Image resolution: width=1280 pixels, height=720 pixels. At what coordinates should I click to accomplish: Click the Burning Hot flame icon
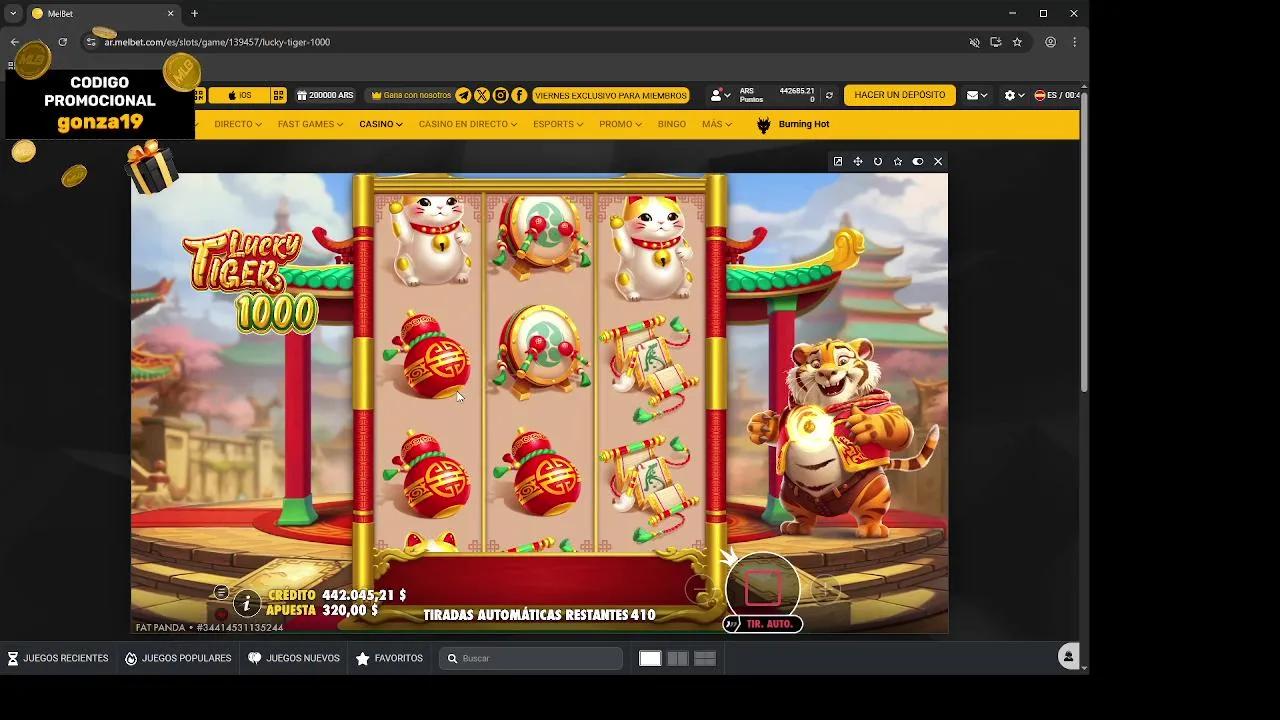(x=762, y=124)
